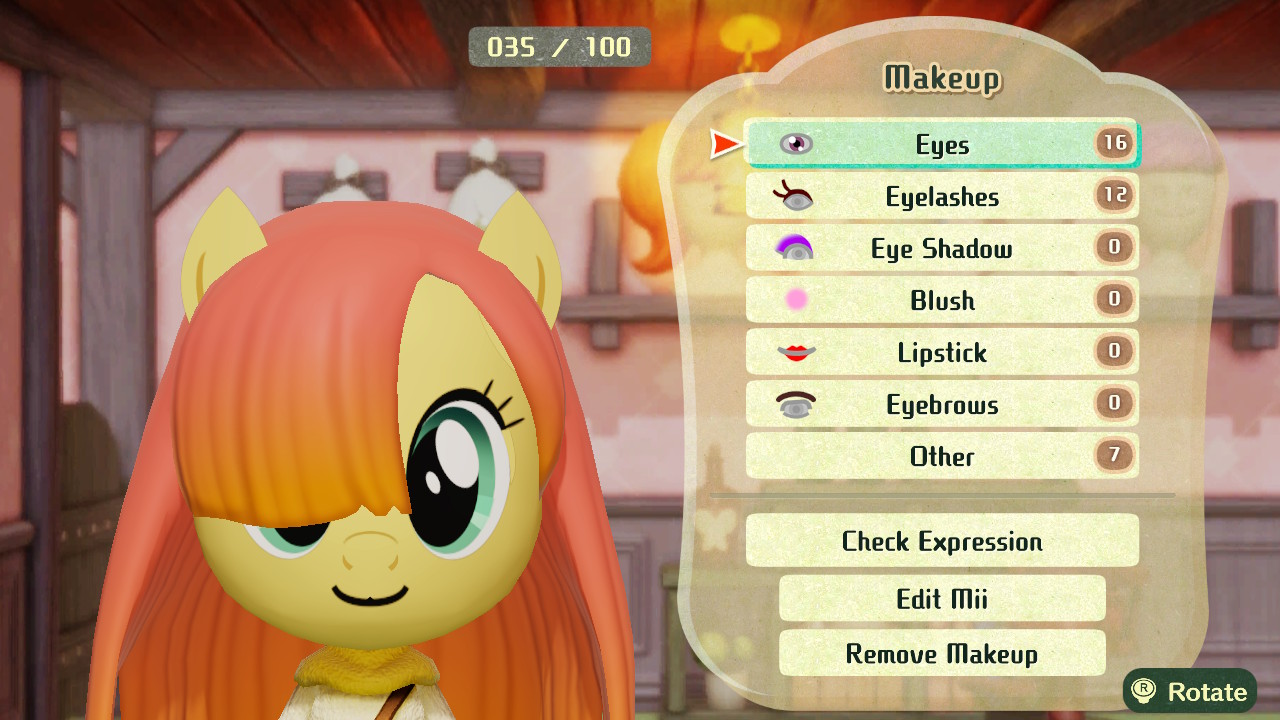Viewport: 1280px width, 720px height.
Task: Open the Other makeup category
Action: [942, 456]
